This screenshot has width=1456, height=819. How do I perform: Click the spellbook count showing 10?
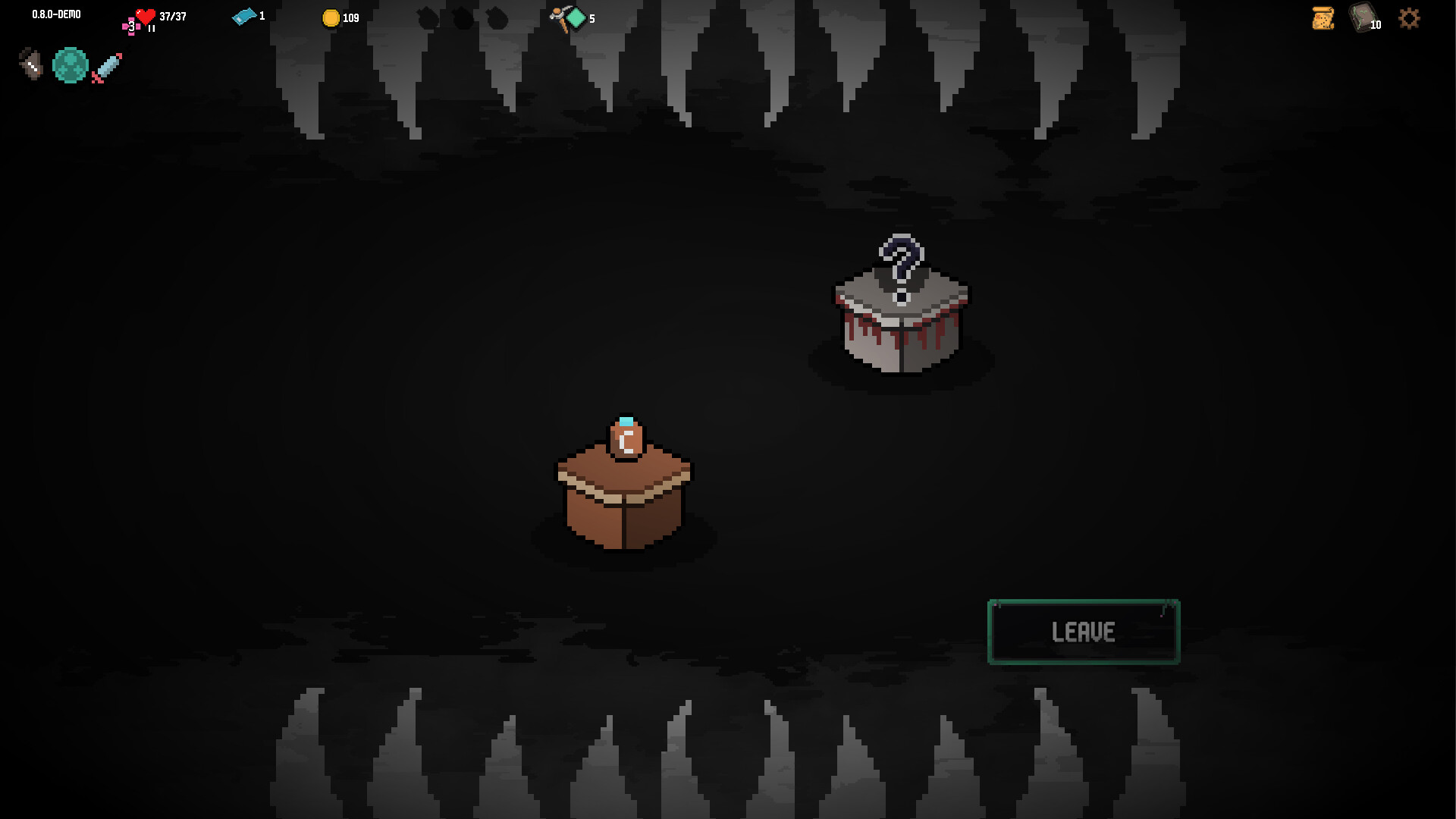(x=1376, y=25)
